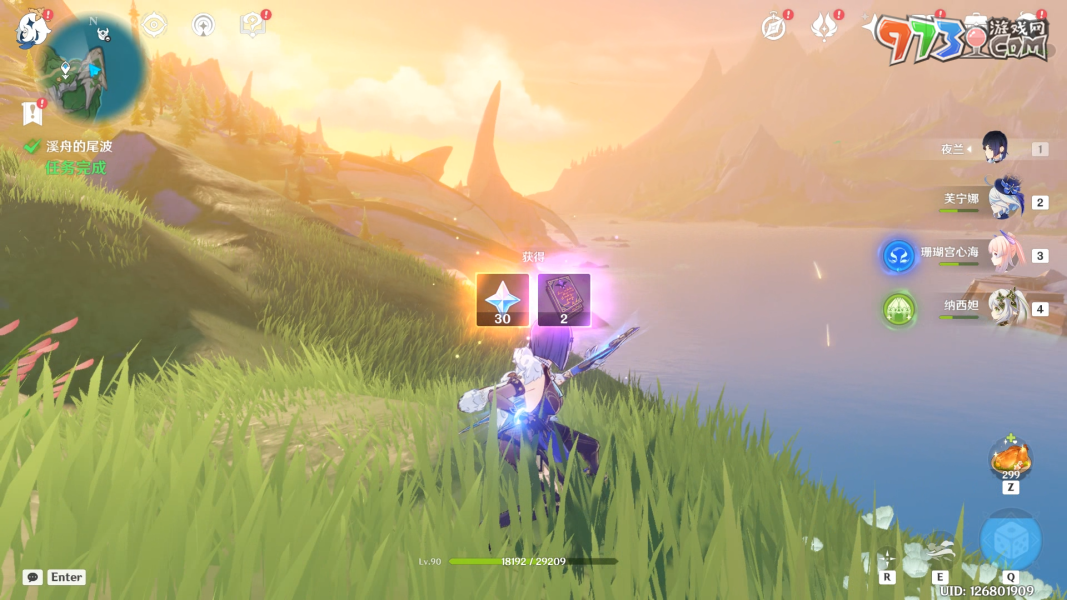Activate the four-point star skill icon
The height and width of the screenshot is (600, 1067).
[886, 557]
